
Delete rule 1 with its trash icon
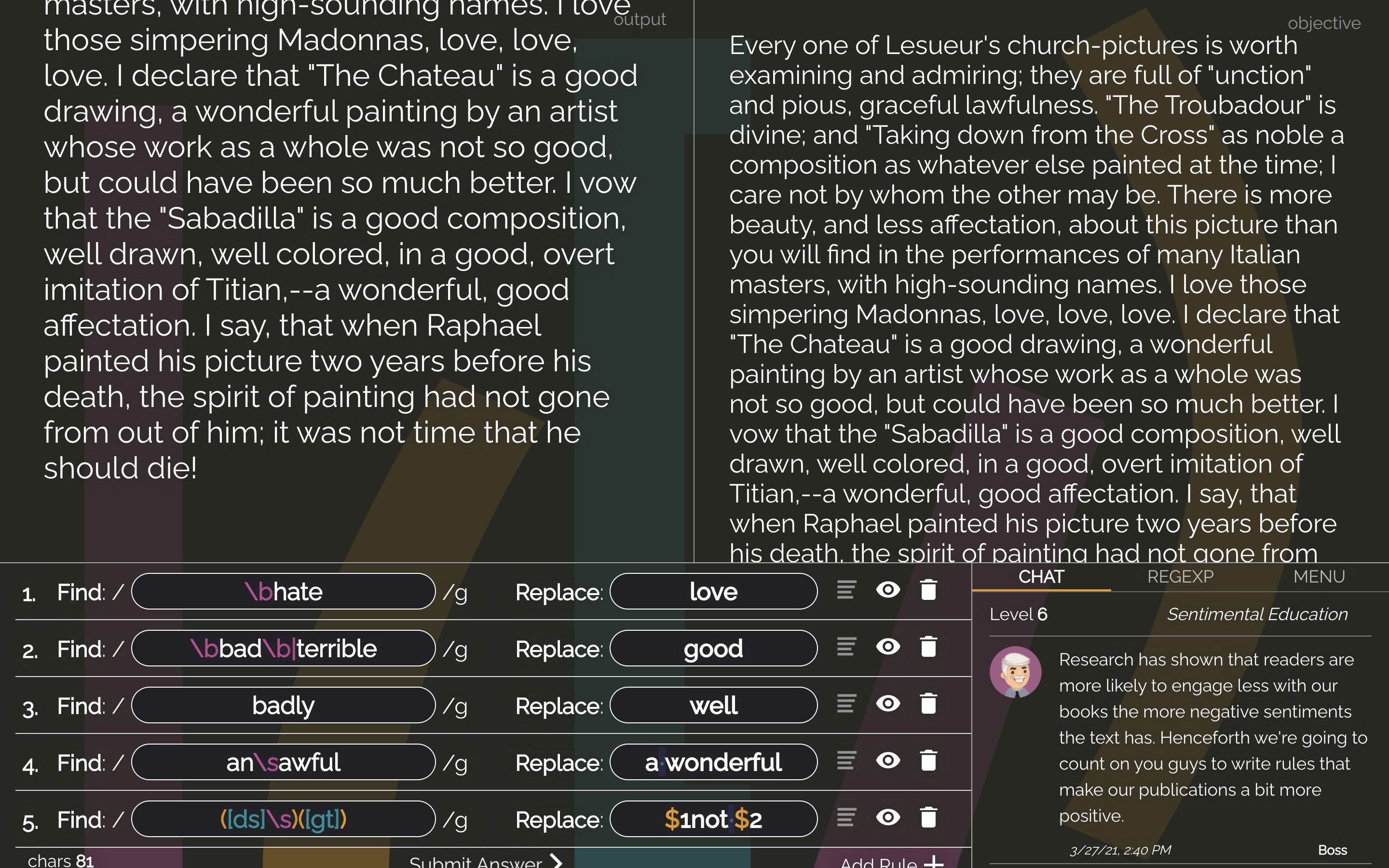[x=929, y=590]
